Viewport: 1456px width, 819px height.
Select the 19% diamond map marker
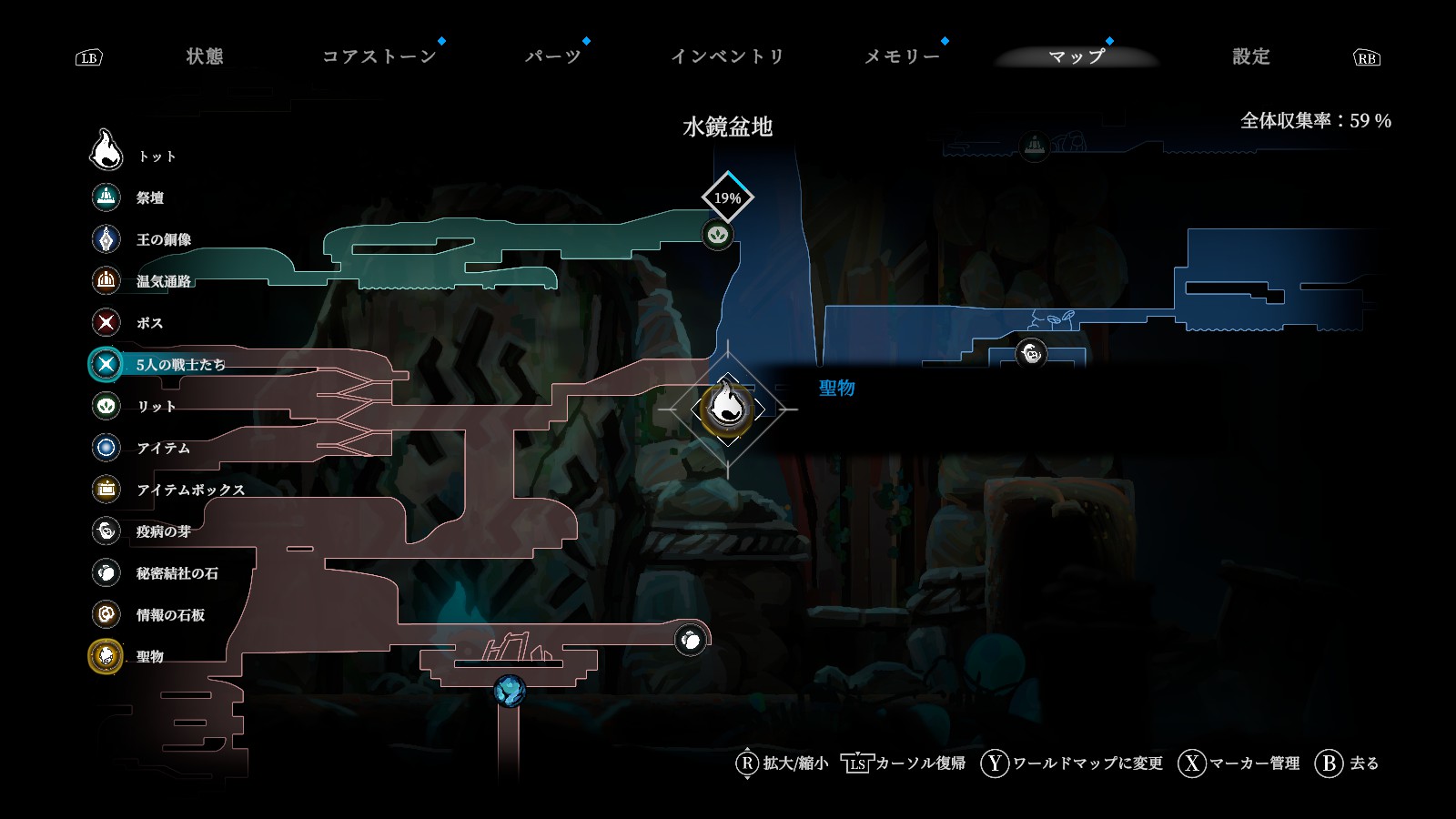tap(727, 197)
